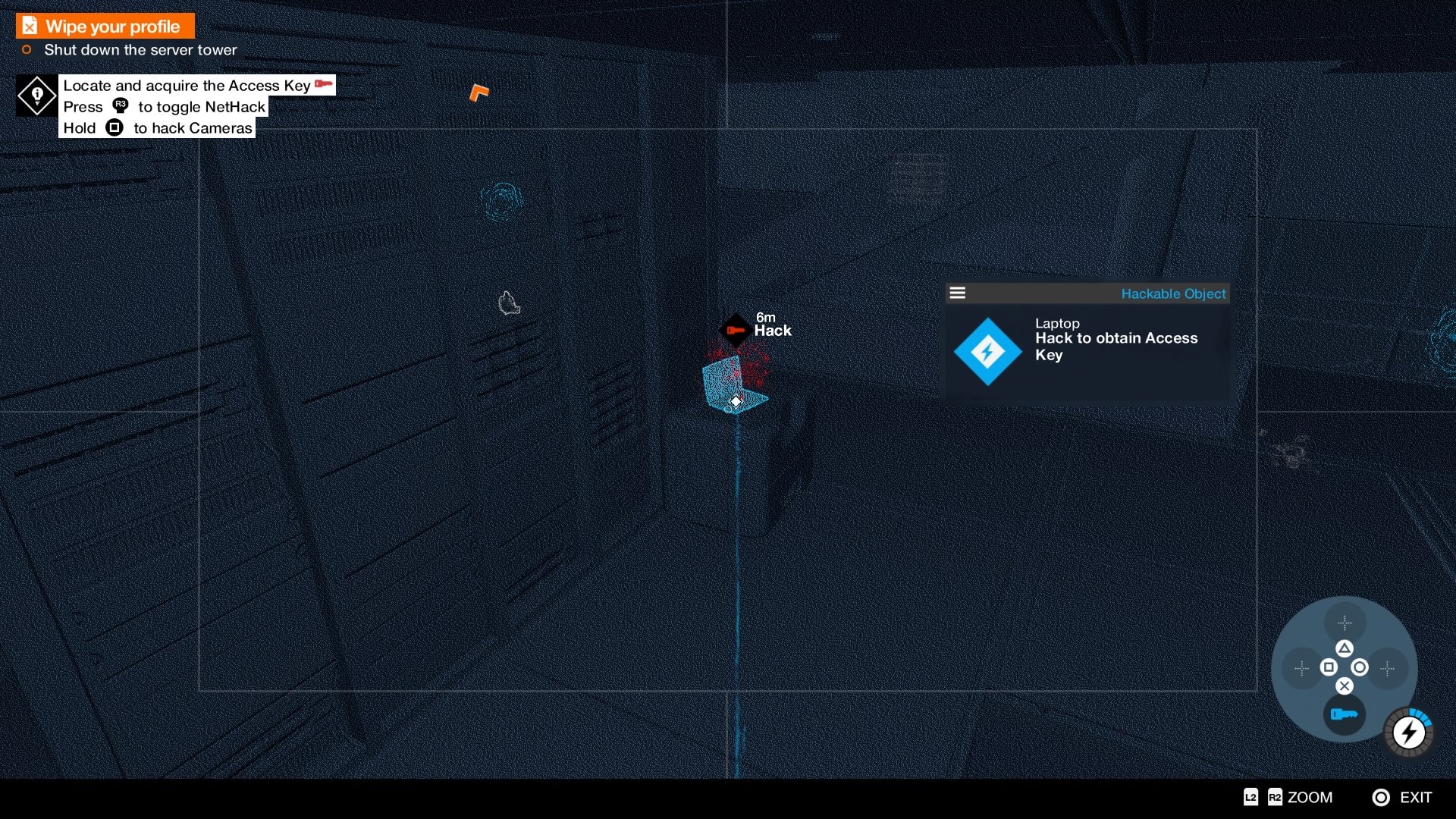
Task: Open the Hackable Object panel's hamburger menu
Action: coord(958,293)
